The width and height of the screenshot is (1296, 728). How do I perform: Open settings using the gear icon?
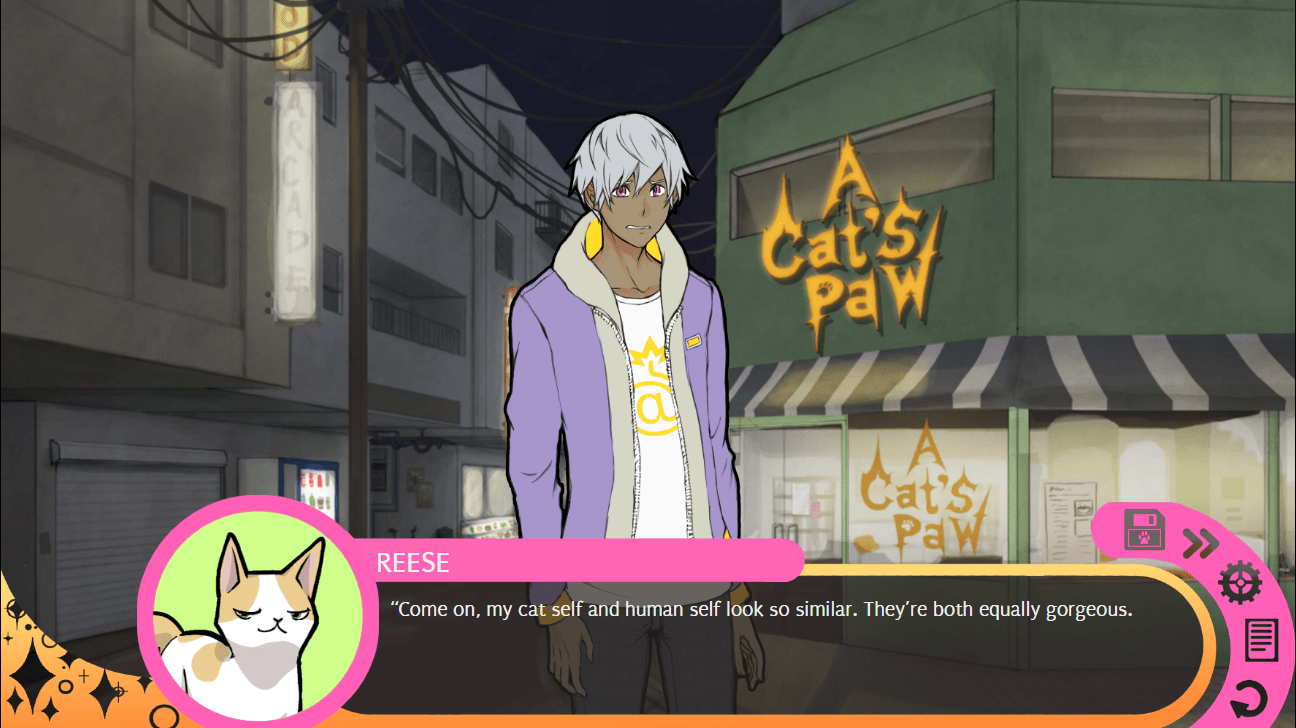pos(1240,581)
